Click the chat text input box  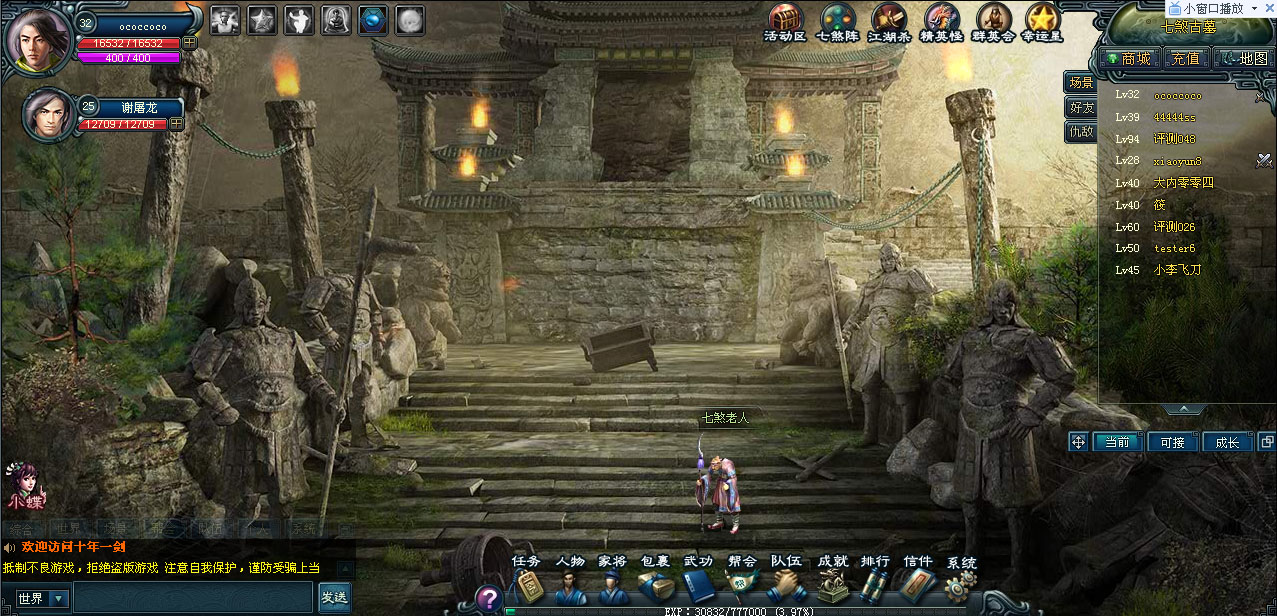coord(193,598)
